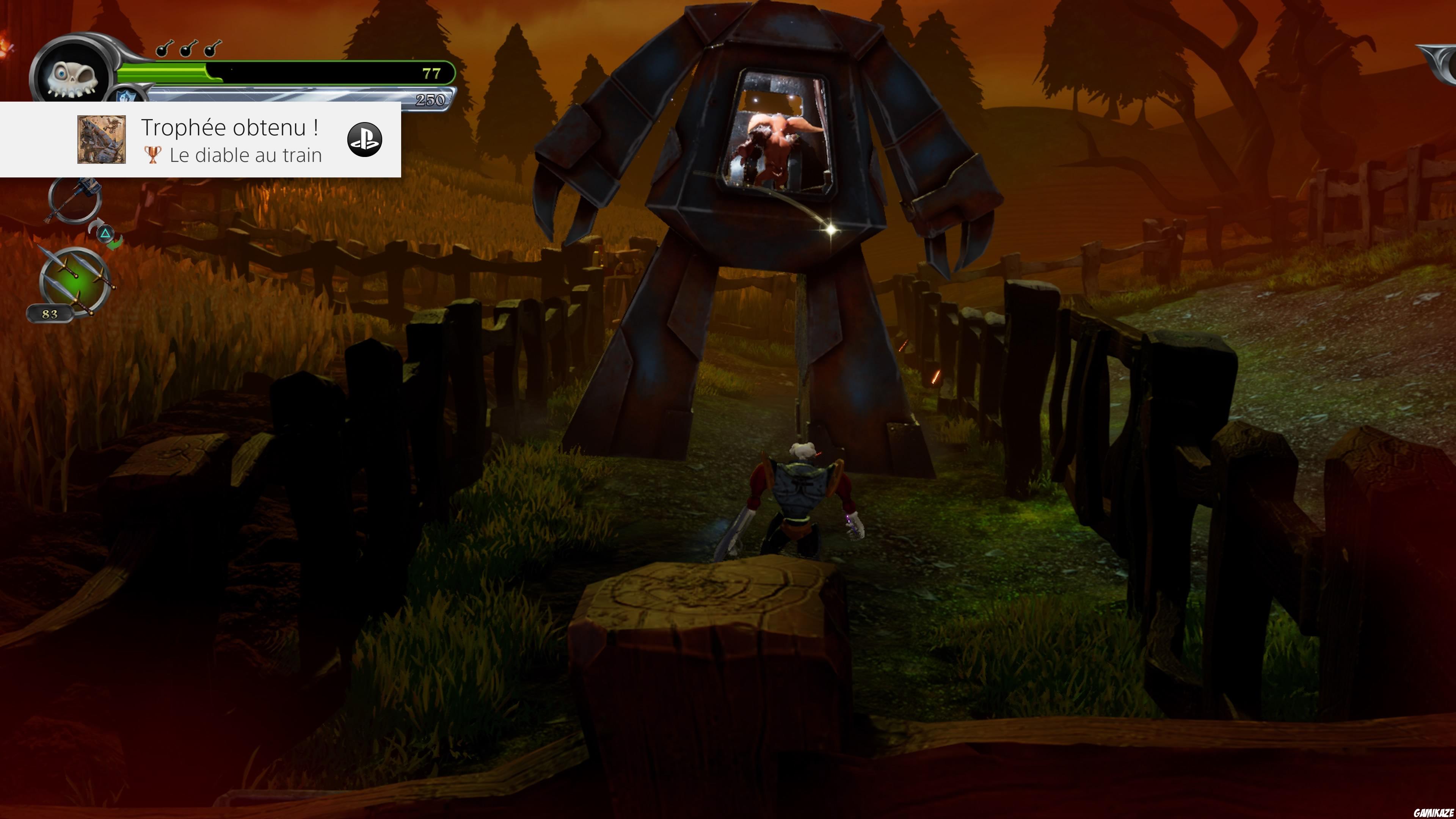Select the 'Trophée obtenu !' notification title

(231, 128)
